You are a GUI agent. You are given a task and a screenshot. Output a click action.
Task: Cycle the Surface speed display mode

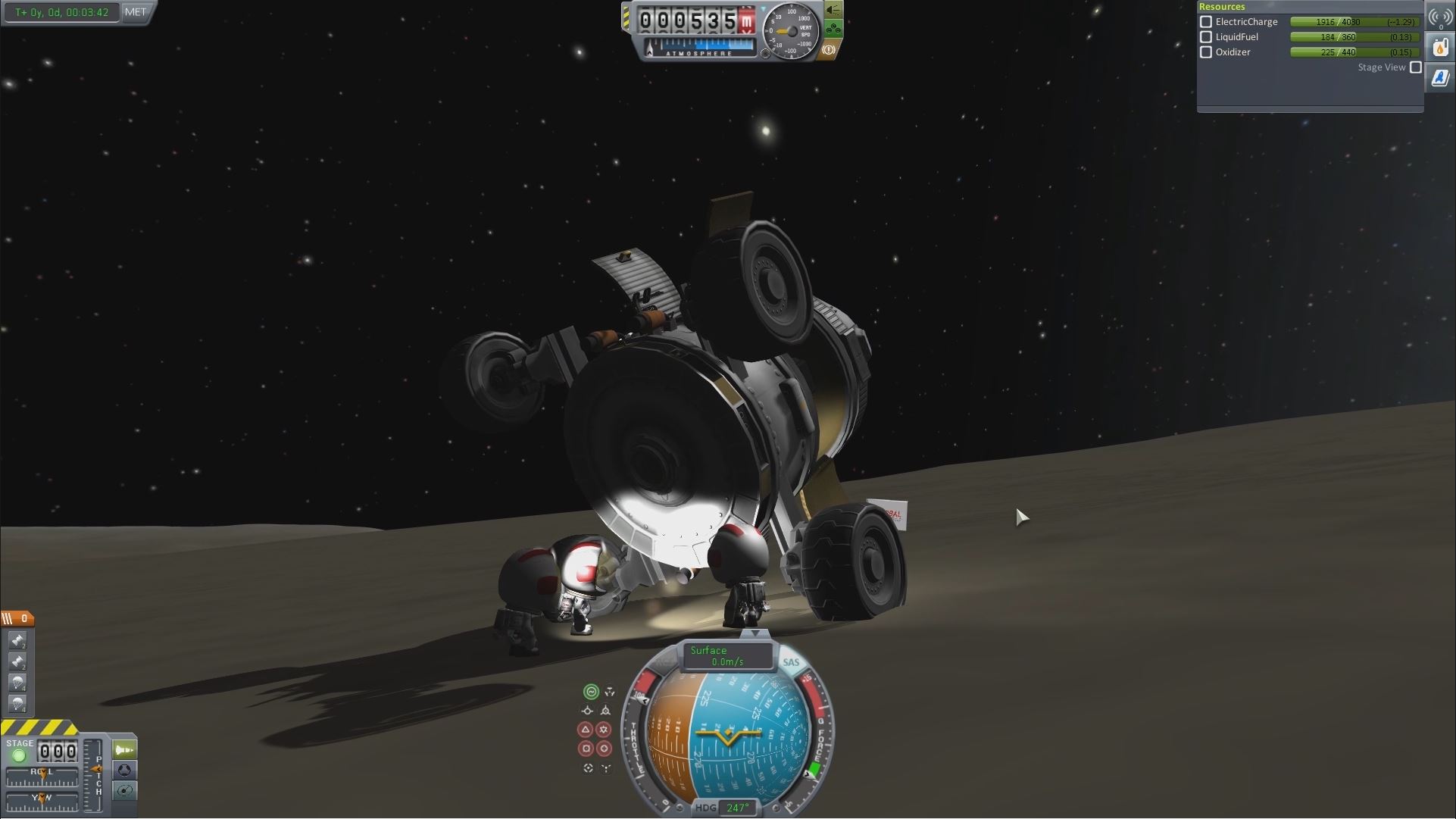click(x=726, y=656)
